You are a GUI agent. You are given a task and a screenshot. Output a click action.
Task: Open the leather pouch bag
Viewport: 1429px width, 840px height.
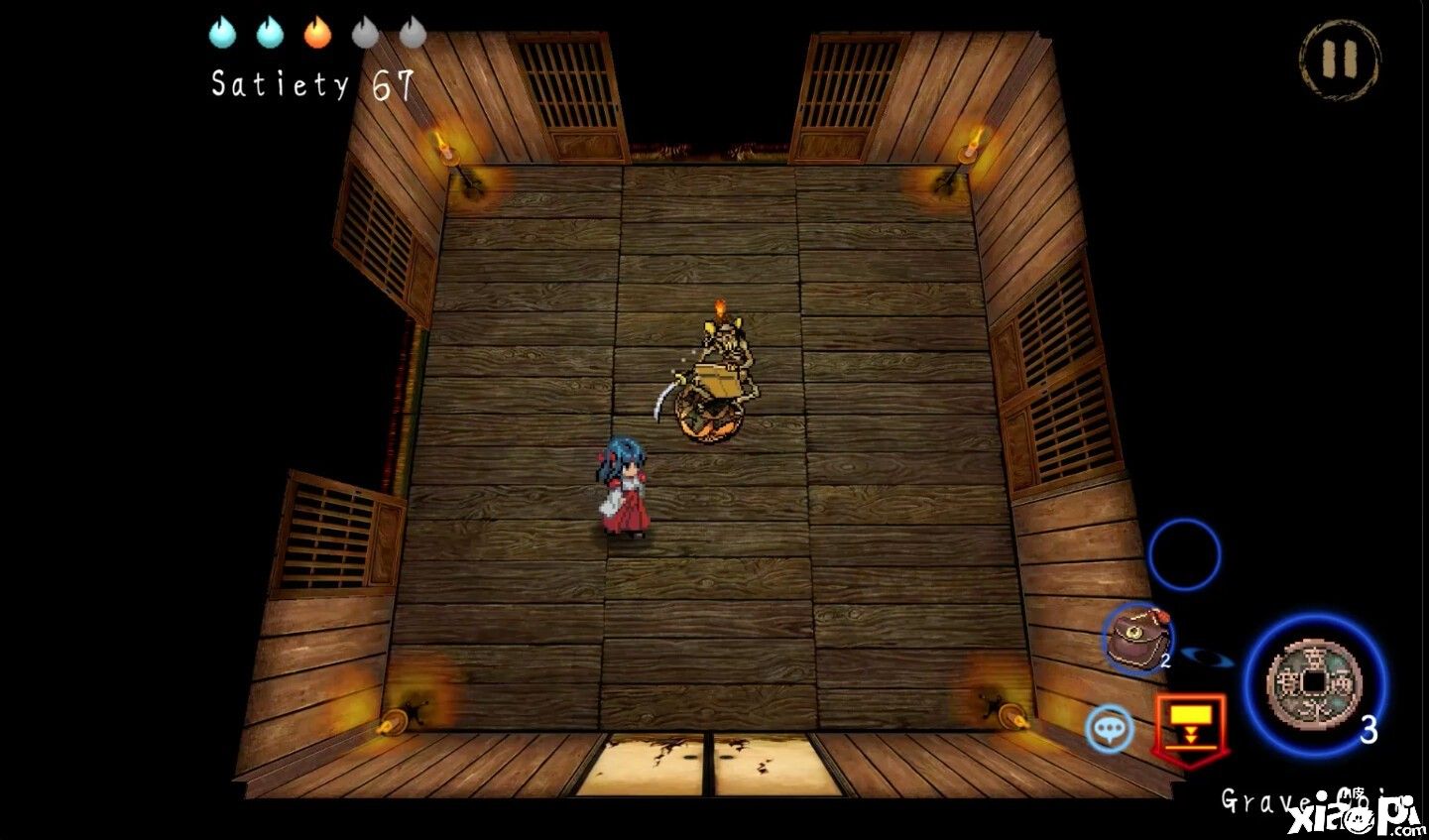(x=1137, y=639)
